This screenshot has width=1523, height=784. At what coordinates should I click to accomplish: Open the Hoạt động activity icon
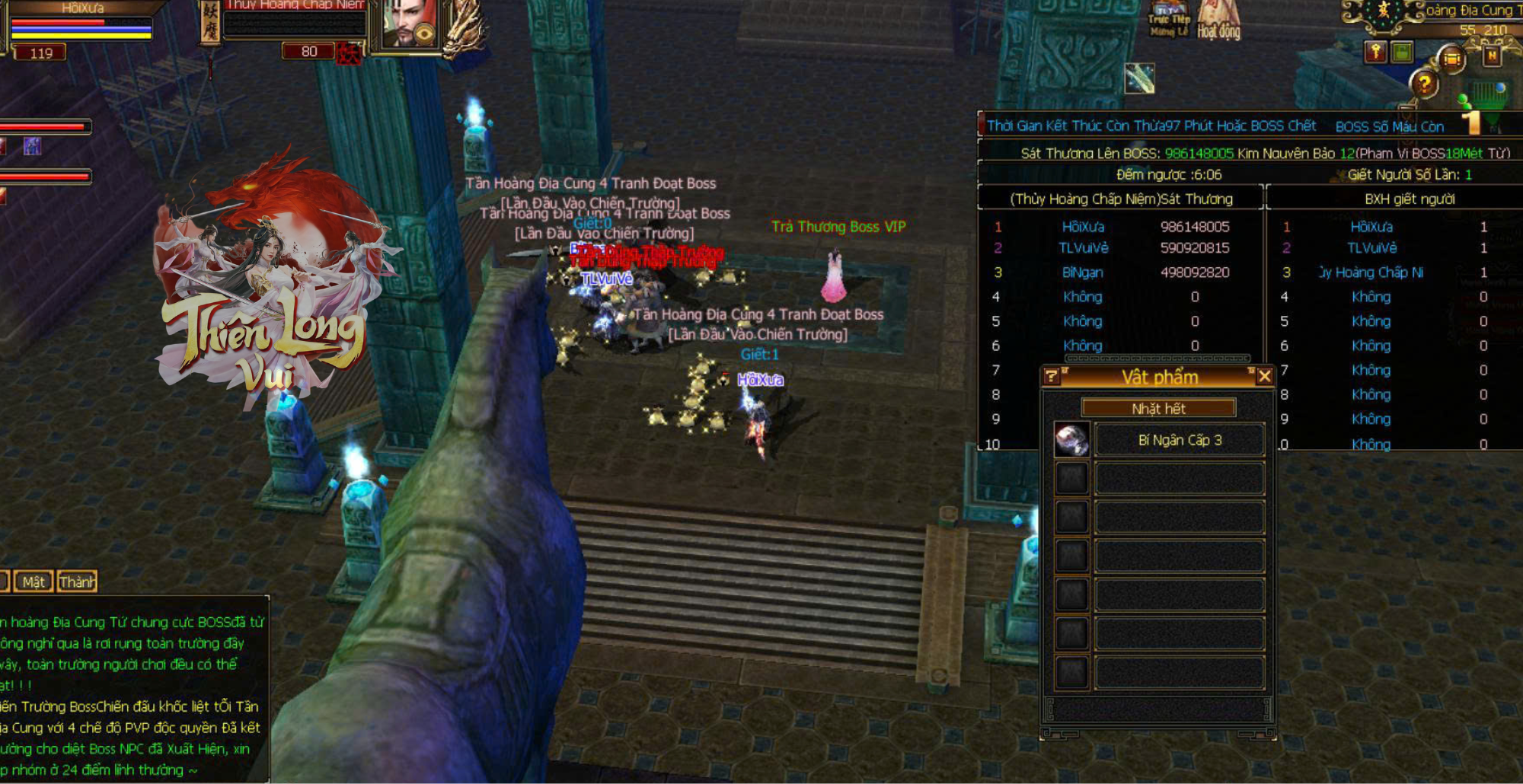(1218, 21)
